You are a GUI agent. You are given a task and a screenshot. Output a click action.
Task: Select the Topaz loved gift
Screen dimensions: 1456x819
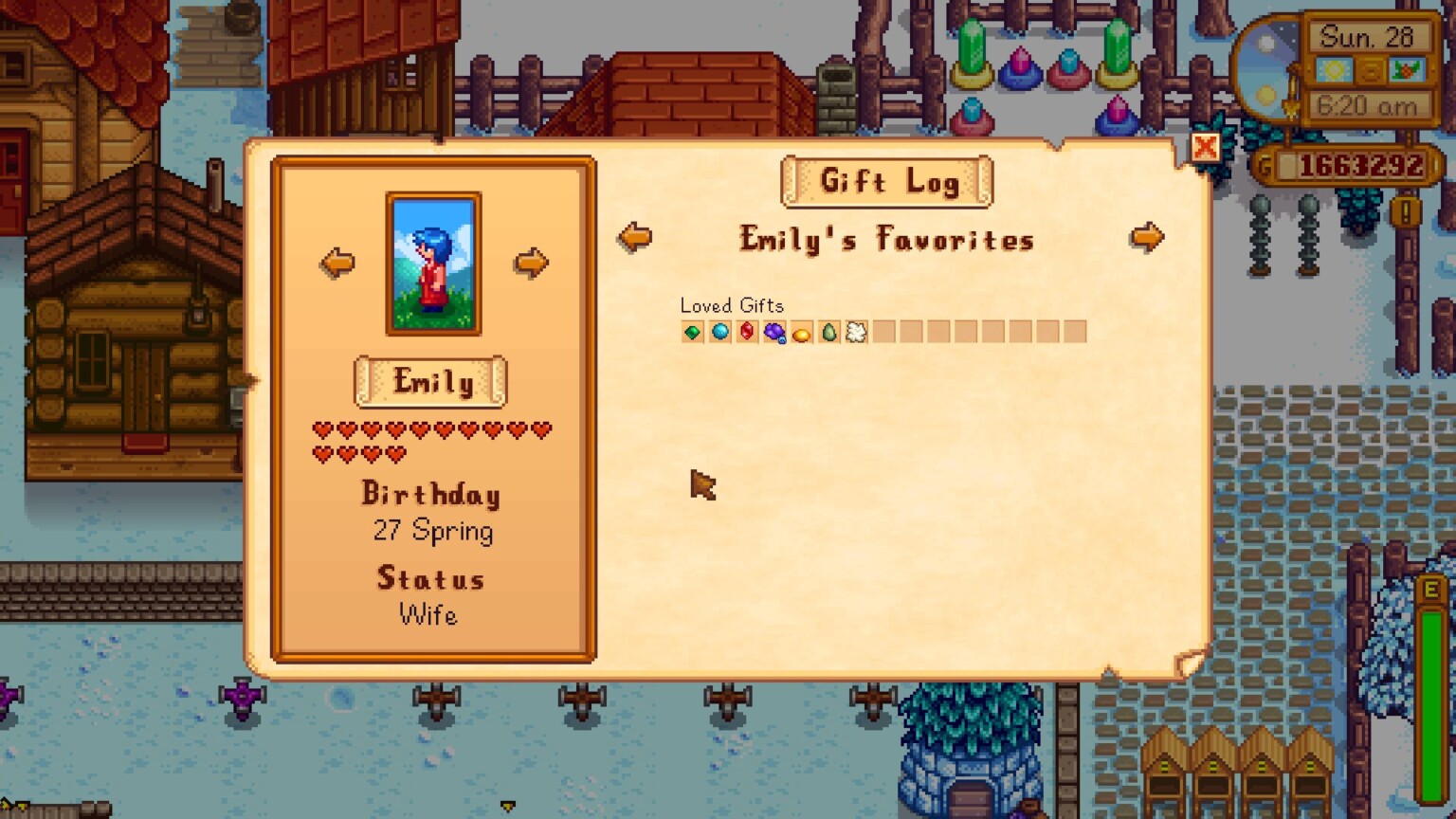(x=802, y=332)
